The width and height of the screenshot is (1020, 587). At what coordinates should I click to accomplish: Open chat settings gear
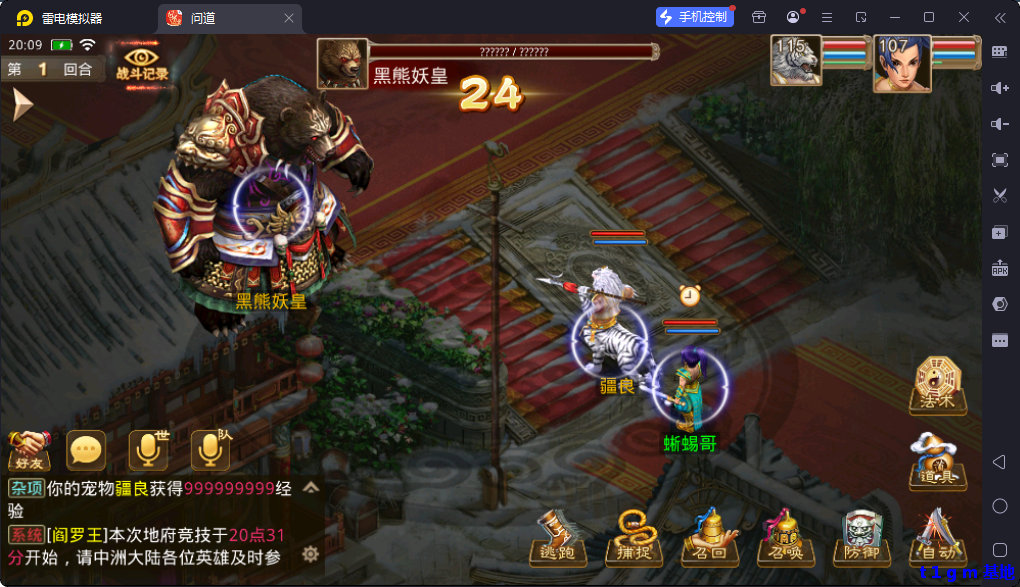(x=311, y=554)
